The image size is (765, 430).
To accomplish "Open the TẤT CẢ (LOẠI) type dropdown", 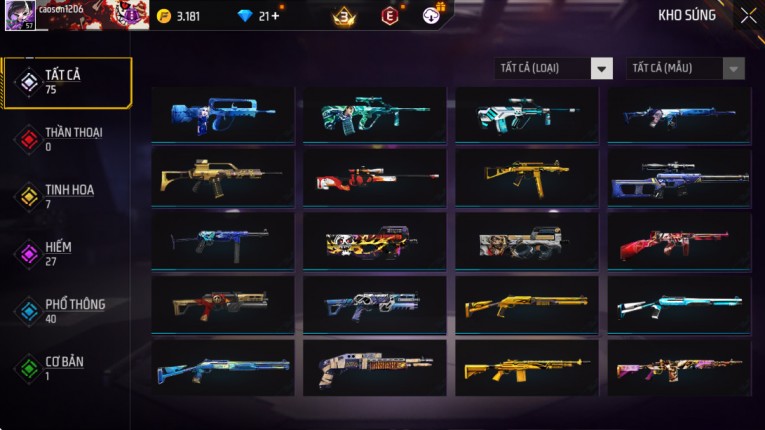I will coord(555,68).
